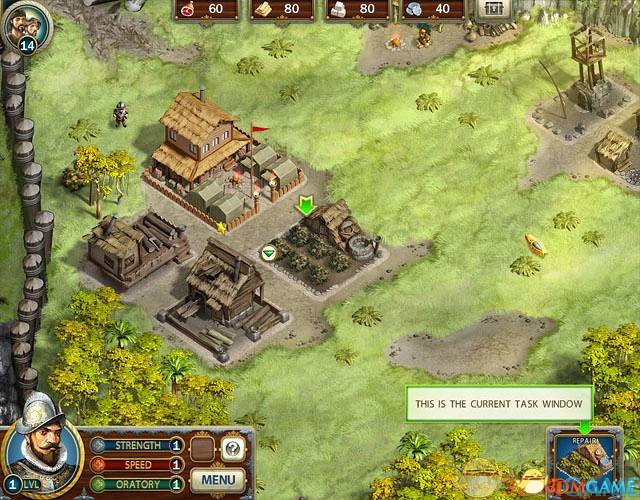The image size is (640, 500).
Task: Open the MENU button
Action: tap(217, 479)
